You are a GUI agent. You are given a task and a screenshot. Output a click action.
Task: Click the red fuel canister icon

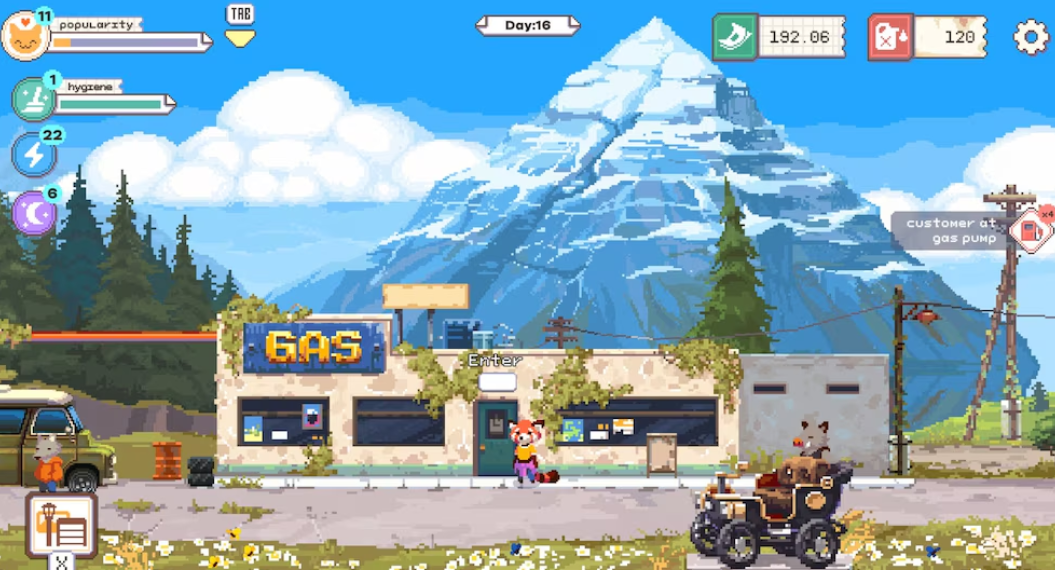[x=889, y=37]
